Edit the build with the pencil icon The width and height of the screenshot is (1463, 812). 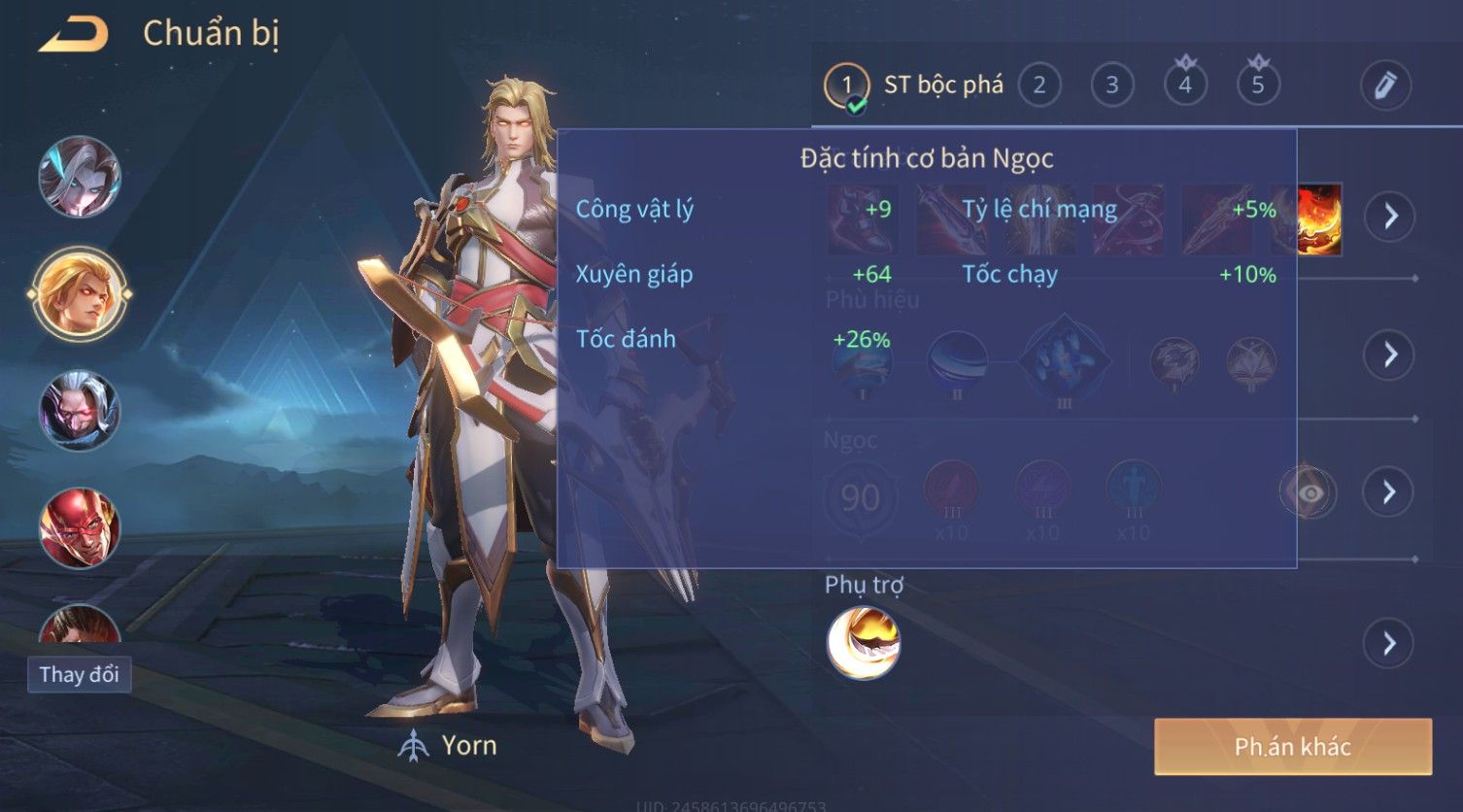tap(1385, 85)
